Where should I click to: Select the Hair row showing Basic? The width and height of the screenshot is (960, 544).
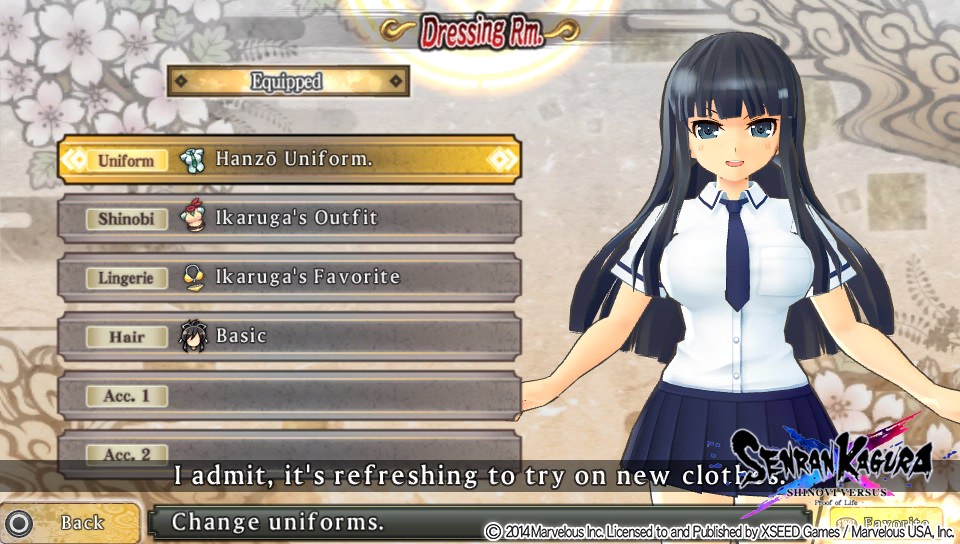(289, 336)
